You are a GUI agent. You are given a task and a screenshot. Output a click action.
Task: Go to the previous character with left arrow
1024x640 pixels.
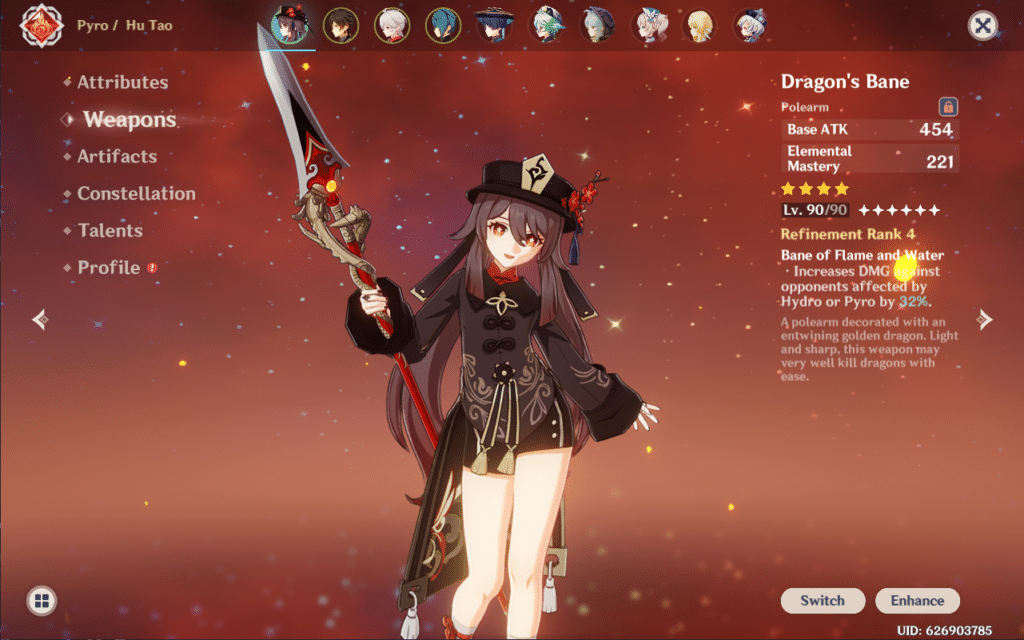40,319
